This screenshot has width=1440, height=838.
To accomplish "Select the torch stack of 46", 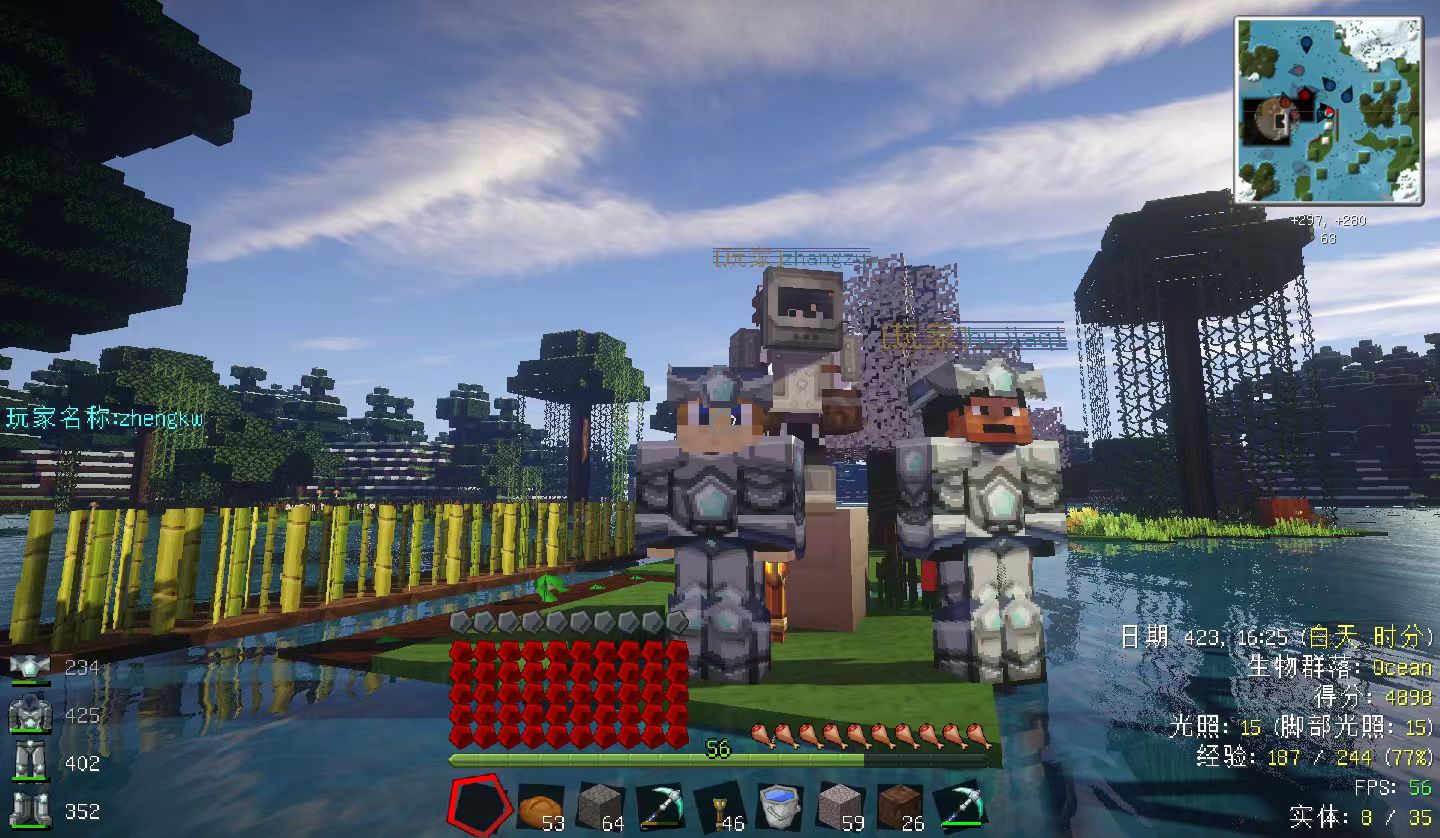I will 720,805.
